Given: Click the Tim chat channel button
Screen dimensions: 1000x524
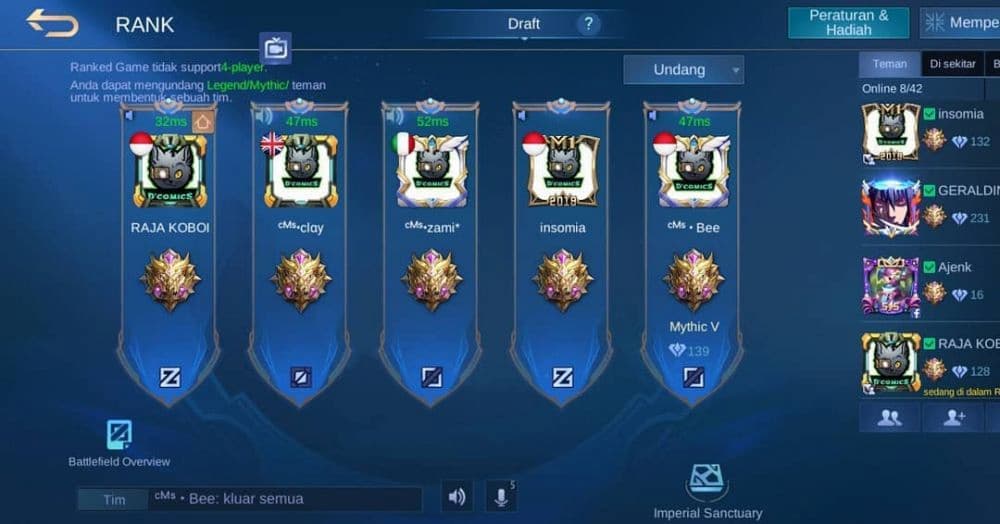Looking at the screenshot, I should point(114,499).
